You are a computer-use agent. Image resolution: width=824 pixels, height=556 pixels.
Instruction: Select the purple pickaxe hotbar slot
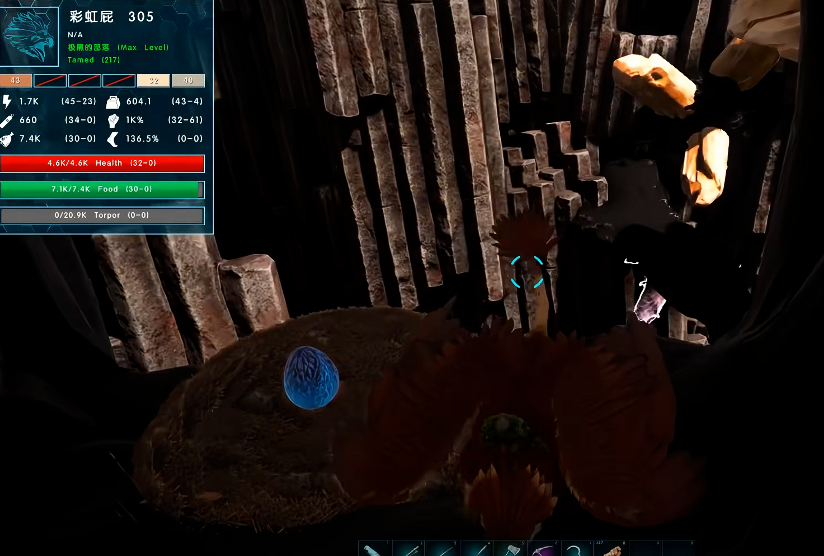click(x=543, y=549)
